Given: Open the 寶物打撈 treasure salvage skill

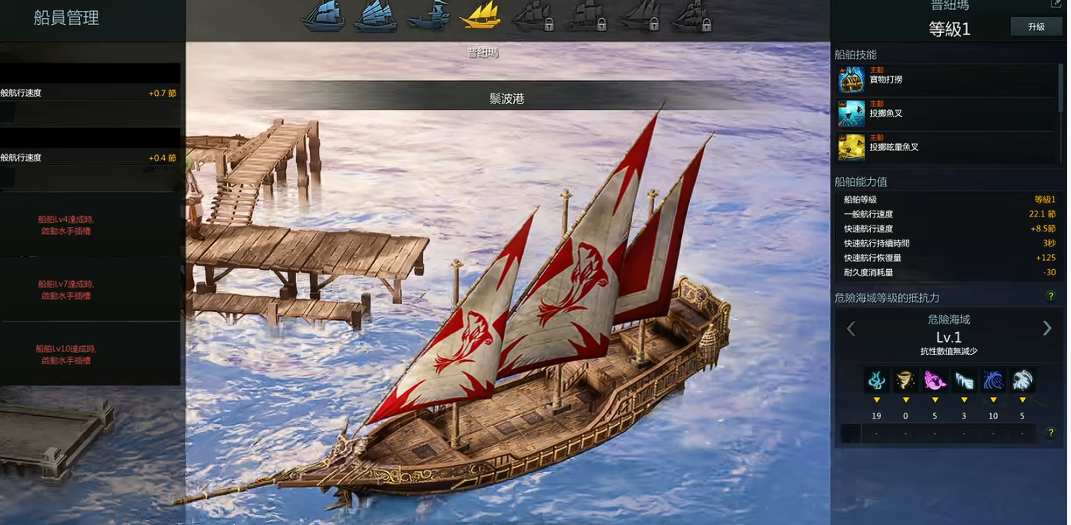Looking at the screenshot, I should (x=851, y=80).
